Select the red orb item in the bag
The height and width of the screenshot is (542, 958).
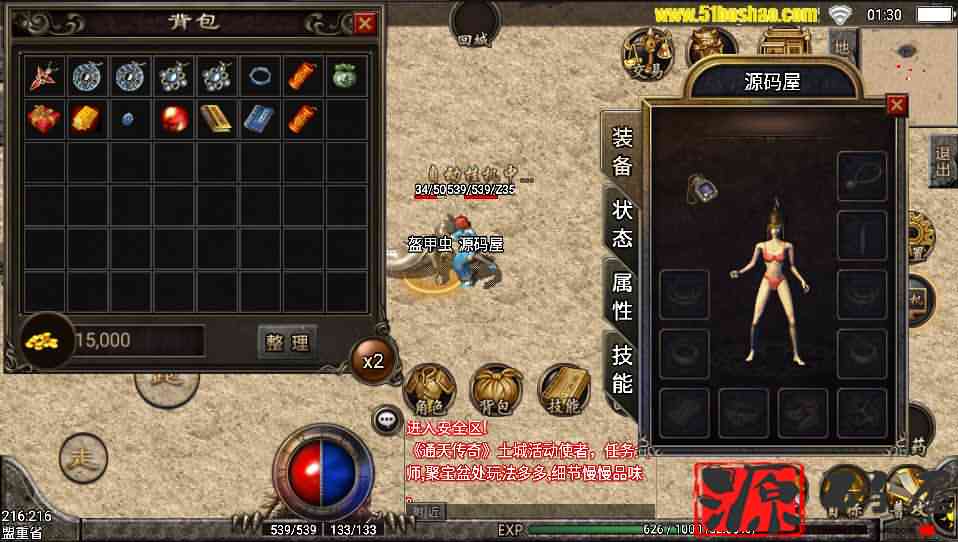pyautogui.click(x=172, y=119)
